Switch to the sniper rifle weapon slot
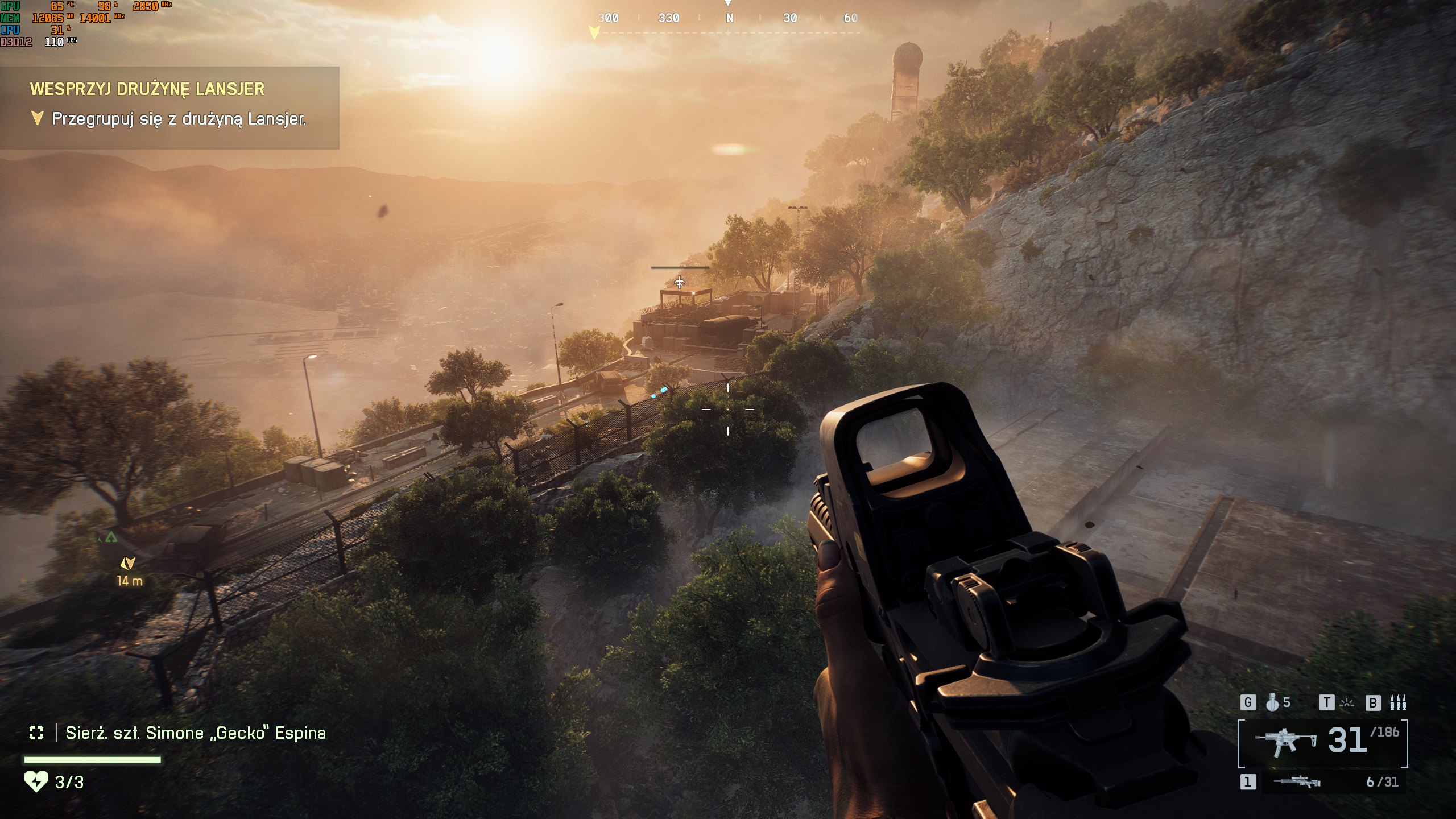Image resolution: width=1456 pixels, height=819 pixels. (x=1297, y=782)
